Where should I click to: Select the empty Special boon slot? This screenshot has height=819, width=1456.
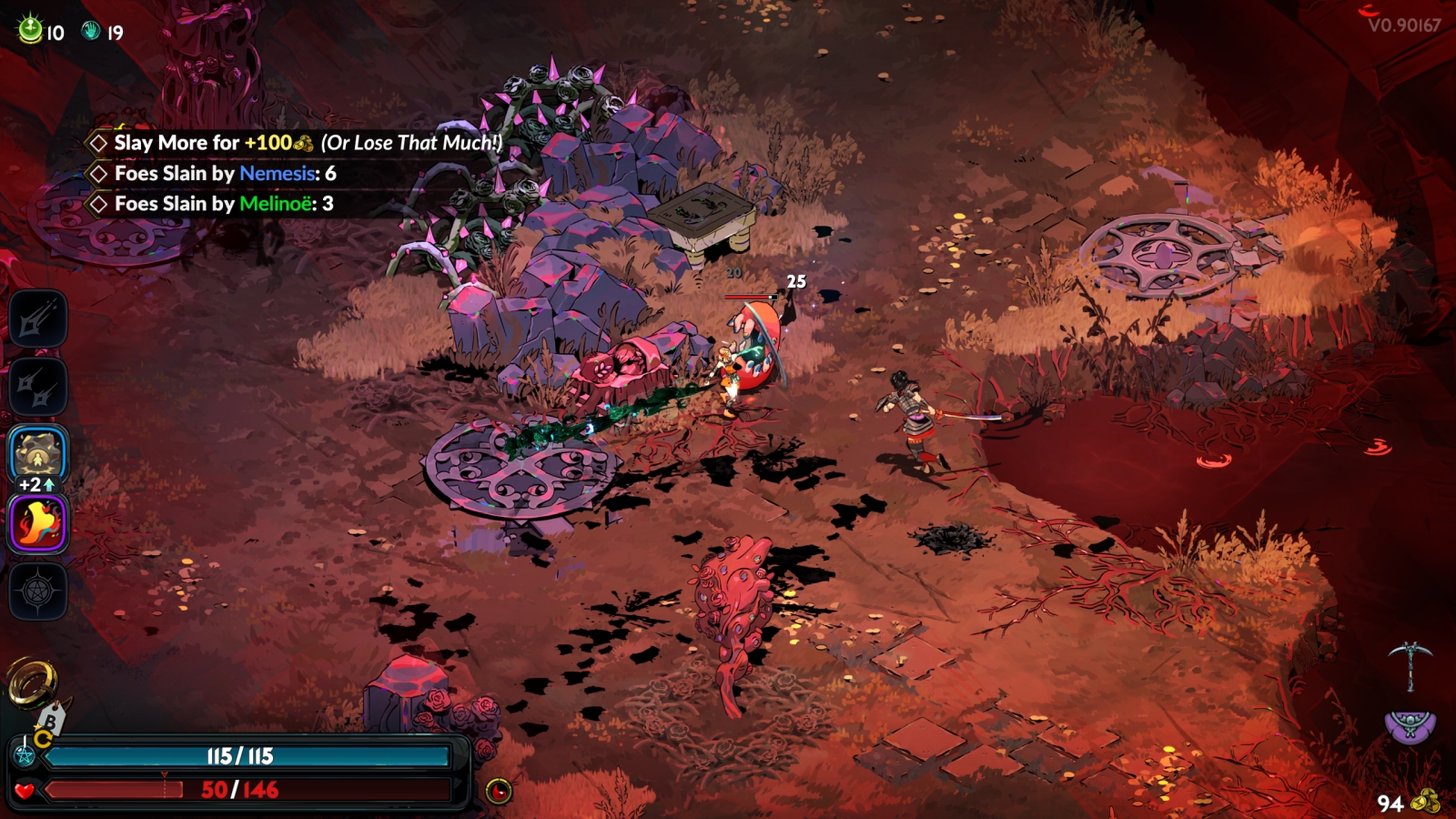click(38, 388)
